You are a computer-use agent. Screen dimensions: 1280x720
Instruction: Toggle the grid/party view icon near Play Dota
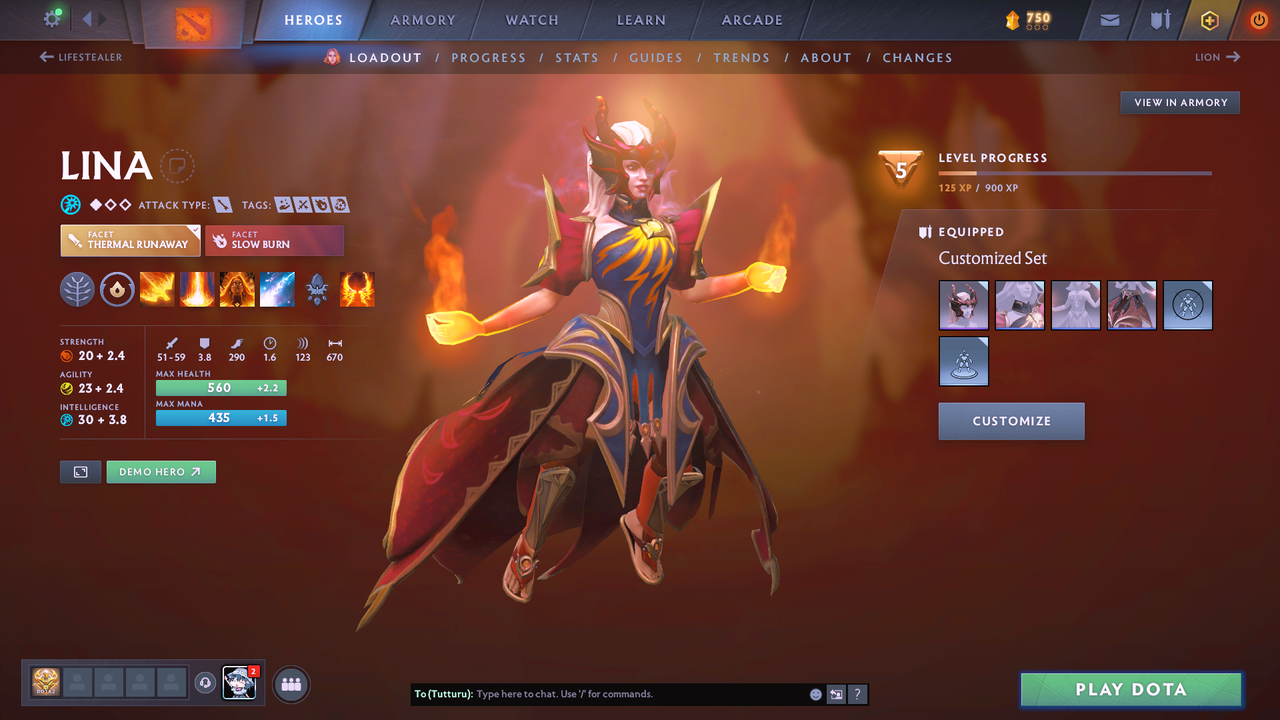click(289, 683)
